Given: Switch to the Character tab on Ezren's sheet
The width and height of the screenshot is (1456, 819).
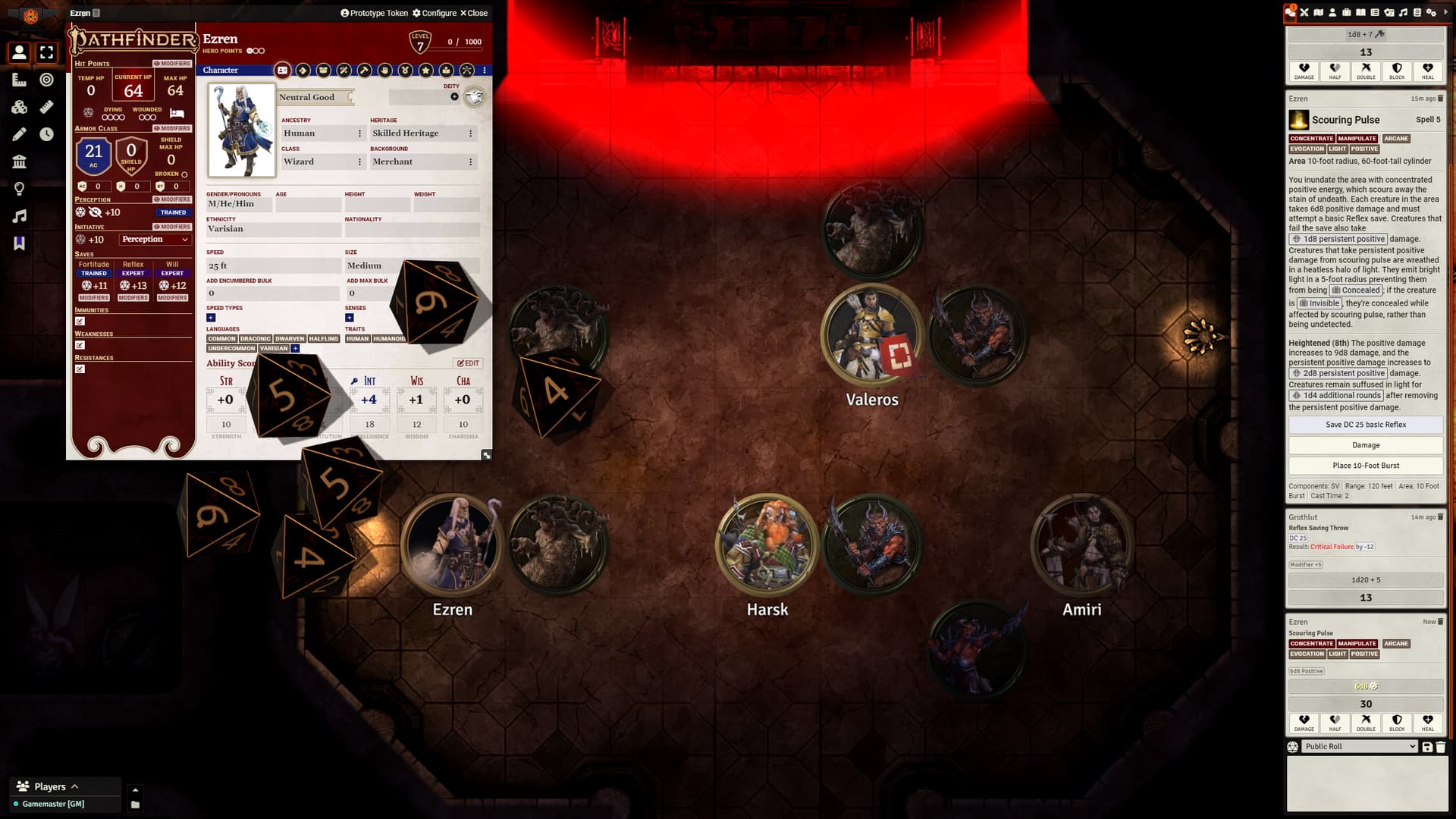Looking at the screenshot, I should point(283,70).
